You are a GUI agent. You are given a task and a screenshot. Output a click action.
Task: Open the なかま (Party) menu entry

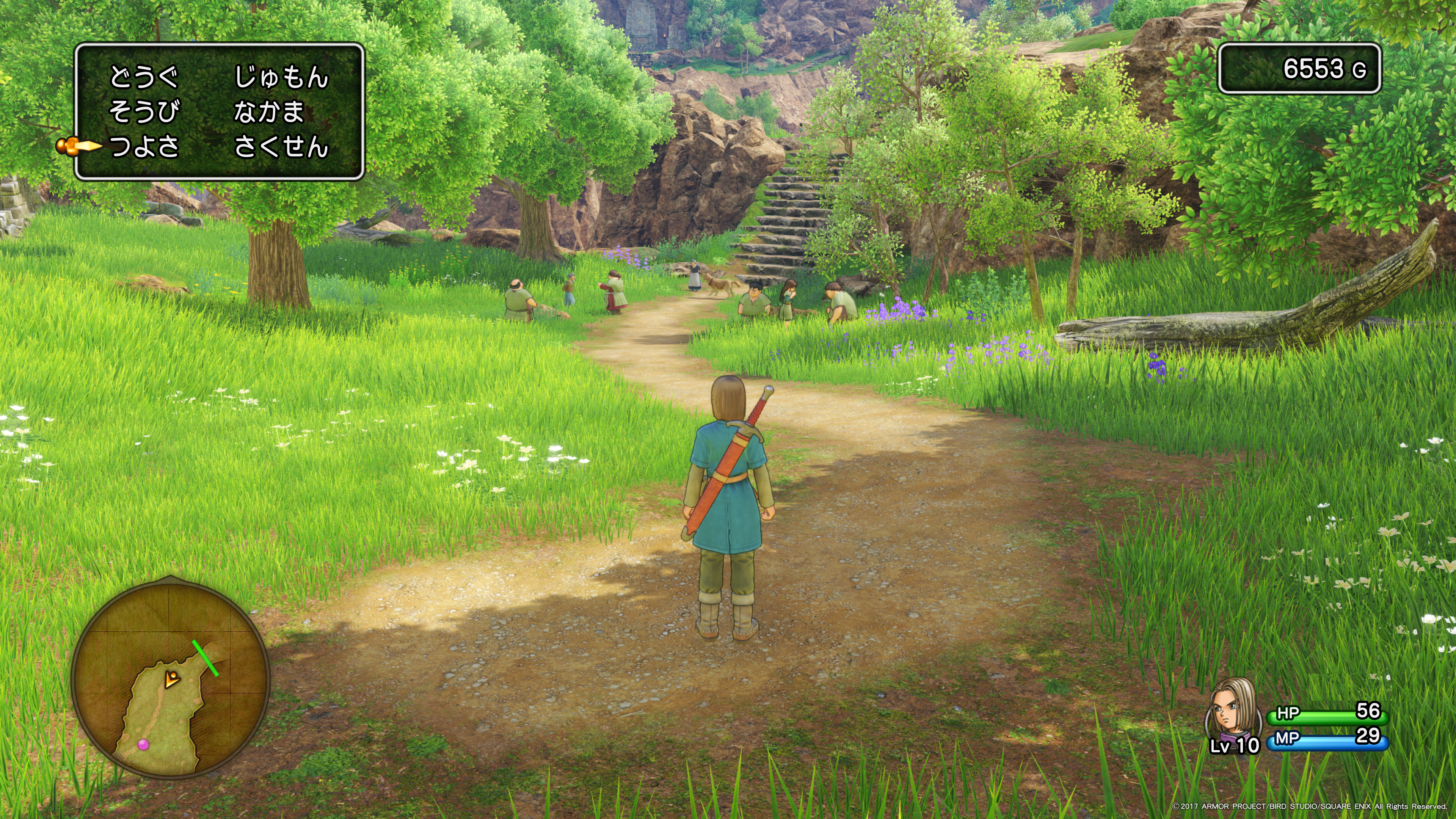[x=269, y=112]
